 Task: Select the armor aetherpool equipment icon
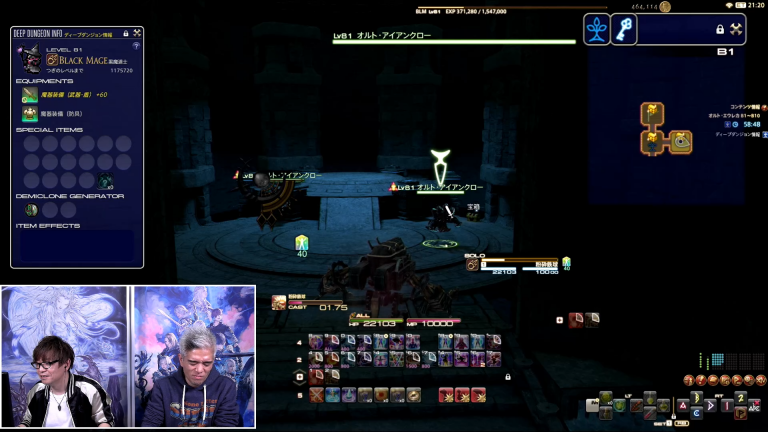(30, 114)
